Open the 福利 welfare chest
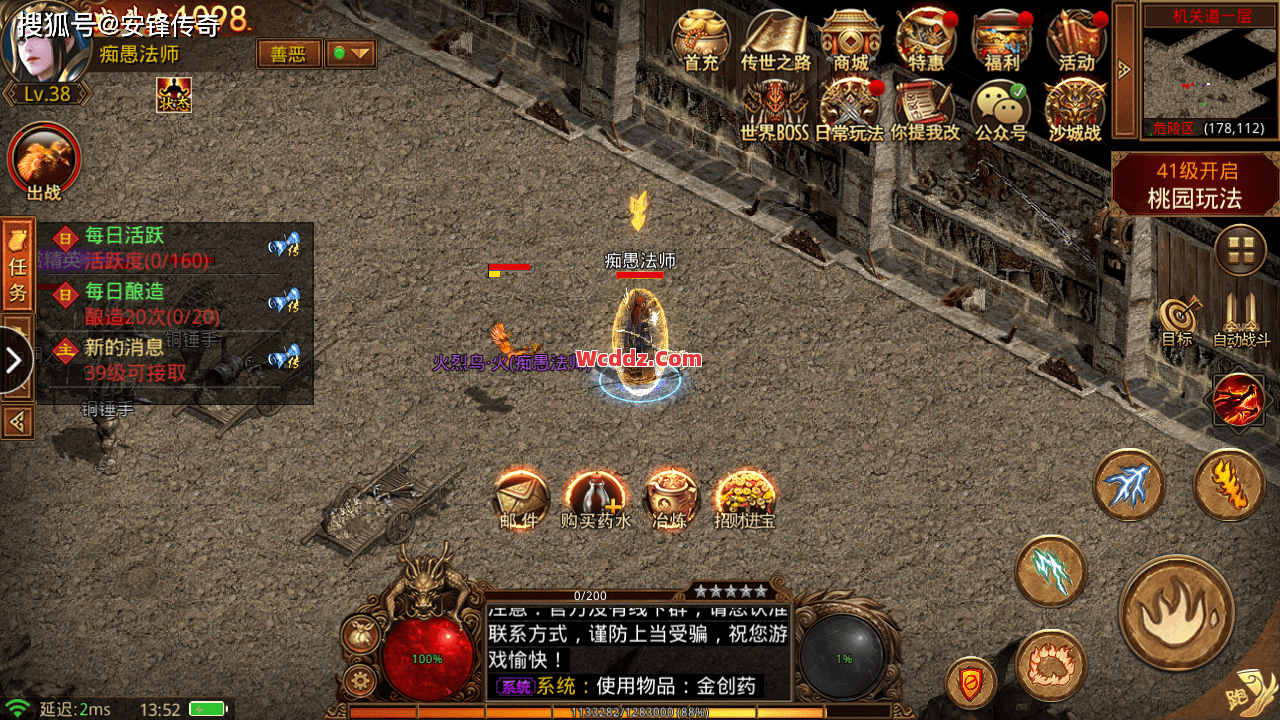1280x720 pixels. pos(1001,40)
